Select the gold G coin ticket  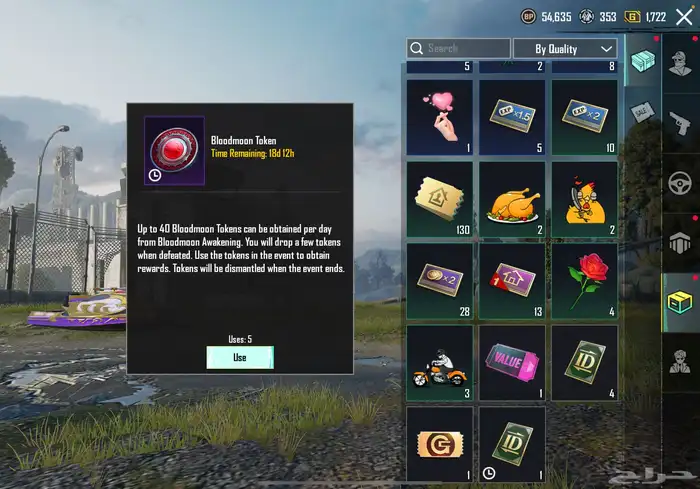(439, 444)
